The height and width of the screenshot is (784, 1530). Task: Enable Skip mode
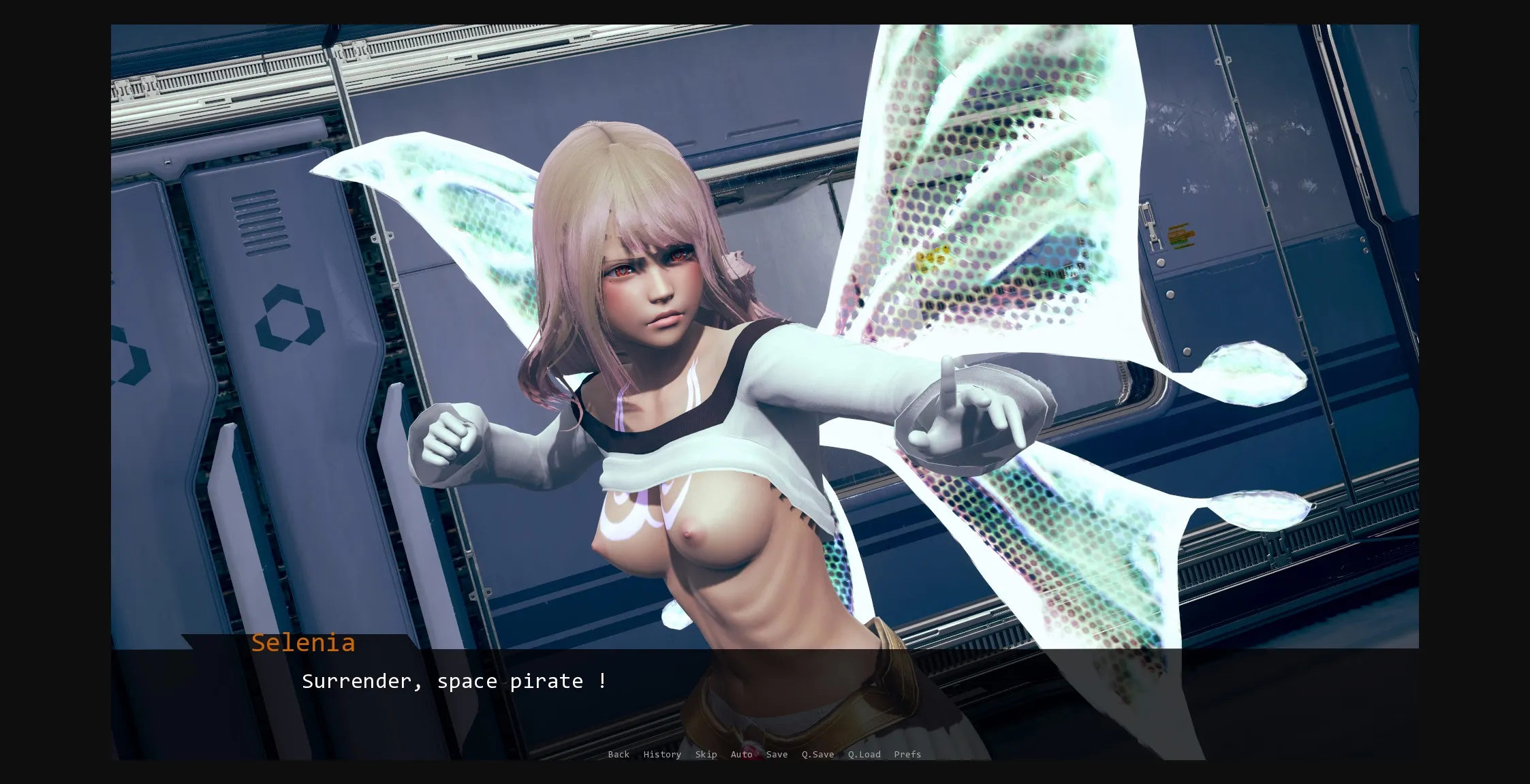(x=706, y=754)
